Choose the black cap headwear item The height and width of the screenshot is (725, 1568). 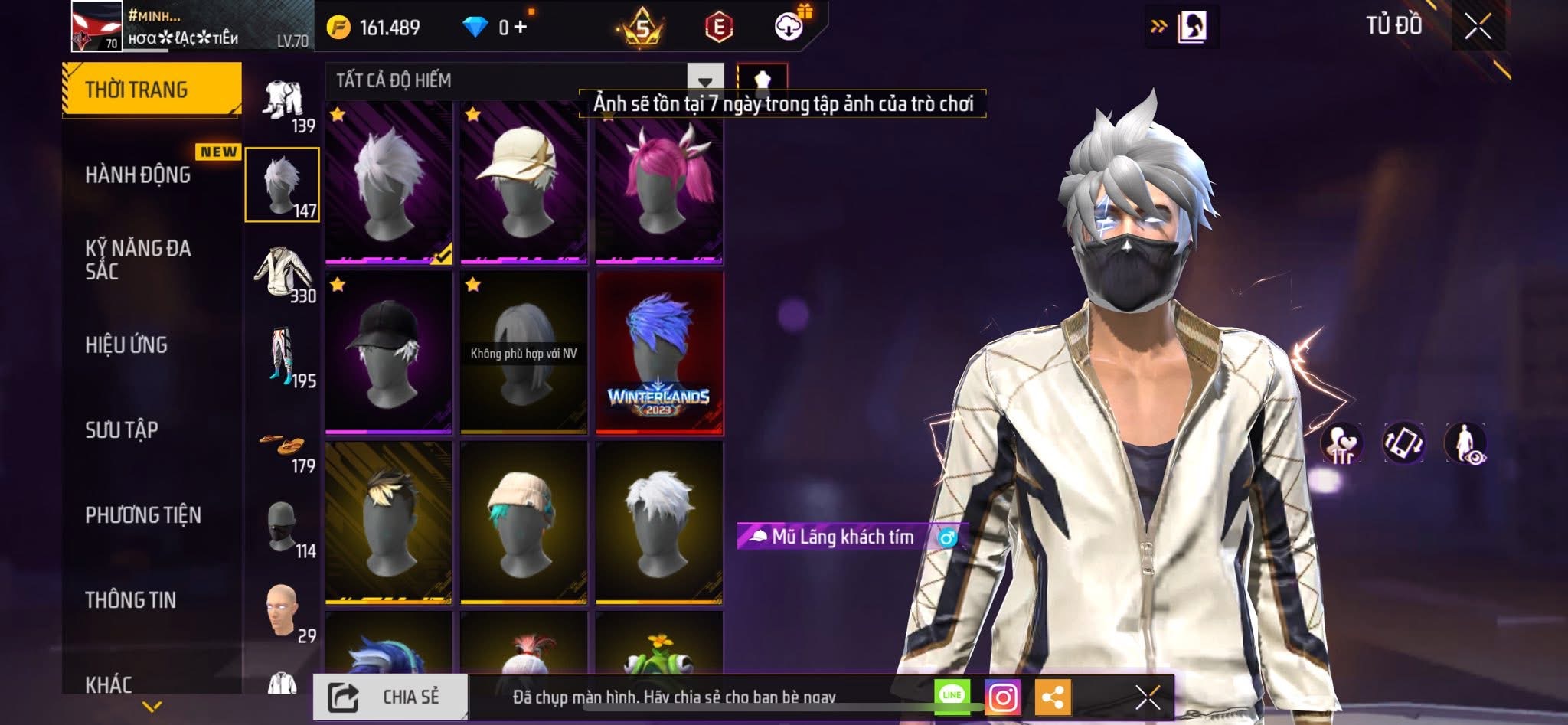pos(388,352)
